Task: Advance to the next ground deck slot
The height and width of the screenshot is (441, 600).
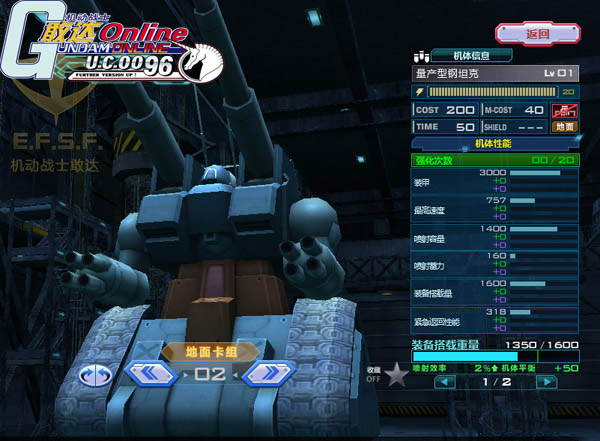Action: click(x=267, y=375)
